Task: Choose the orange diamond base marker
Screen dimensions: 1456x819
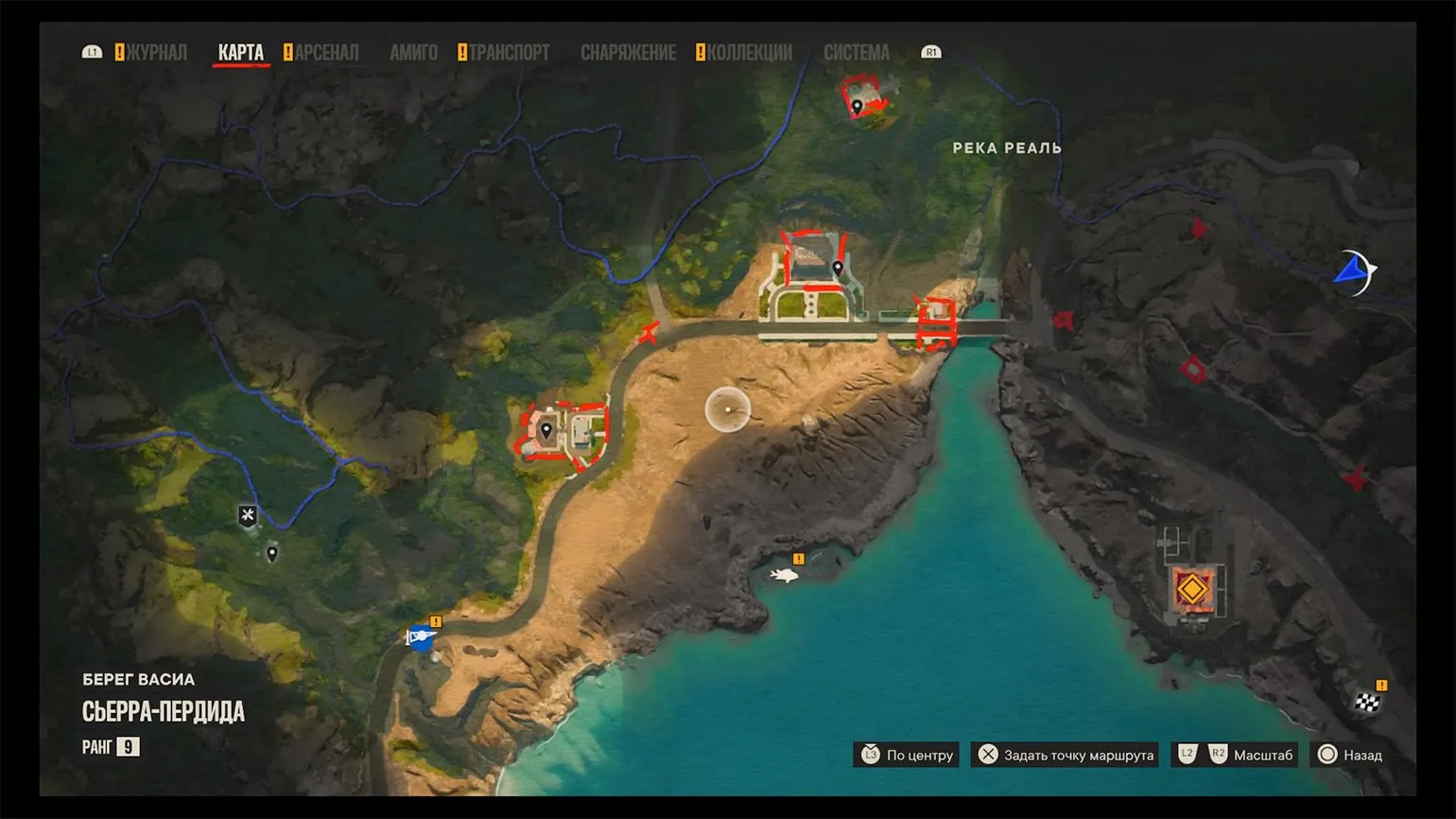Action: tap(1192, 590)
